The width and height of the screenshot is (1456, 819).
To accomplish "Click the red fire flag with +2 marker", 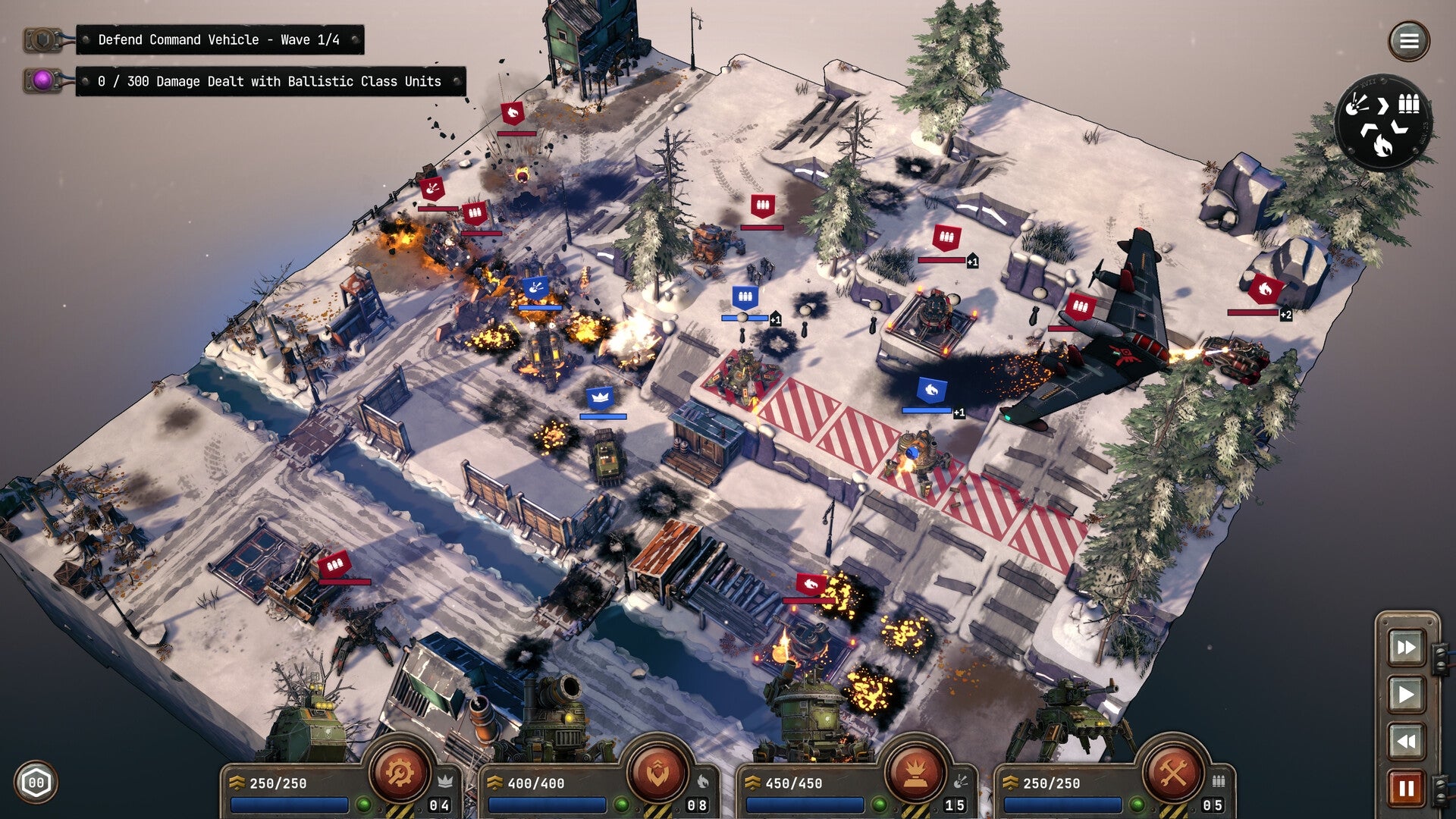I will pyautogui.click(x=1266, y=290).
